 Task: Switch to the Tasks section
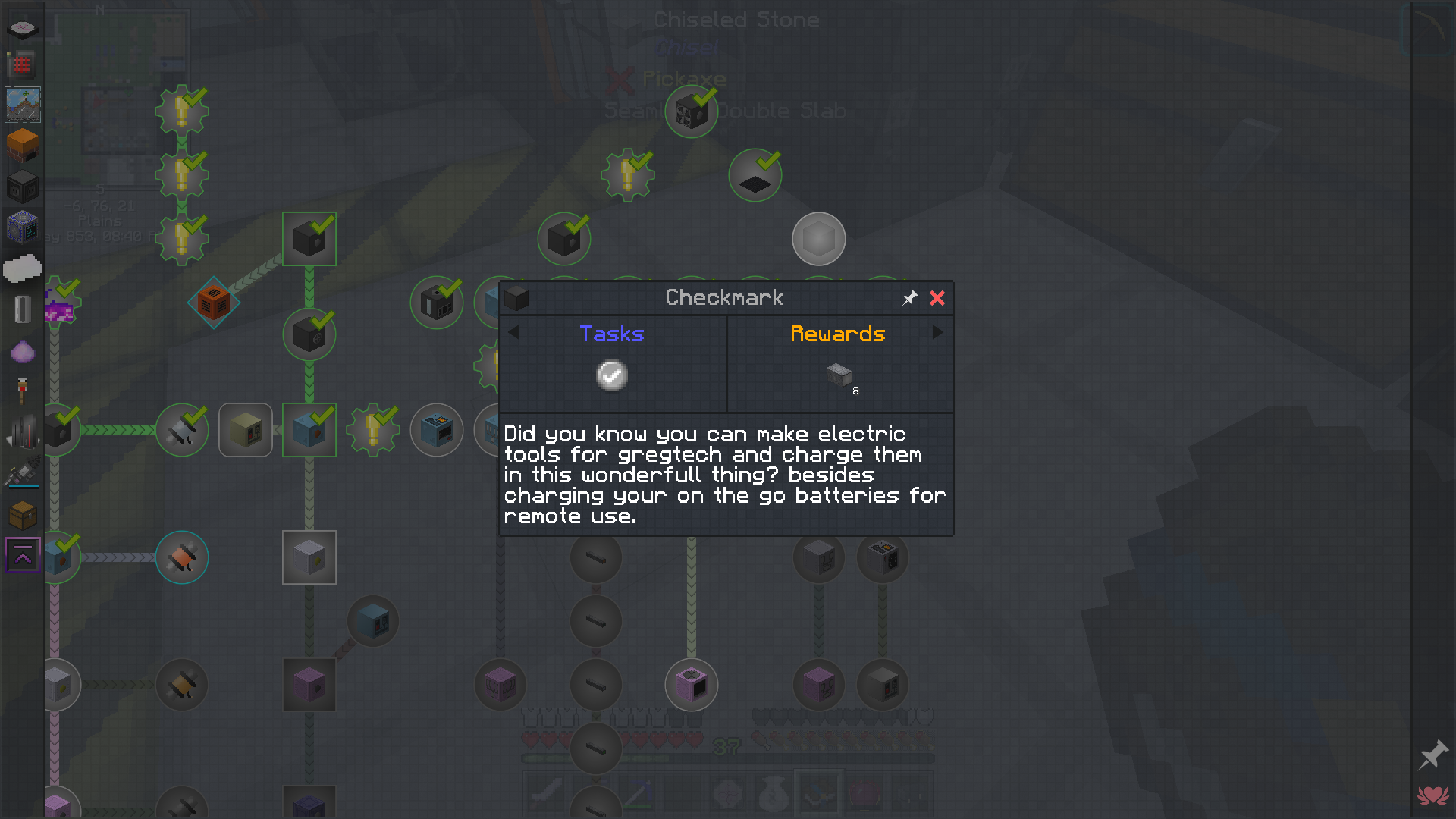point(612,334)
